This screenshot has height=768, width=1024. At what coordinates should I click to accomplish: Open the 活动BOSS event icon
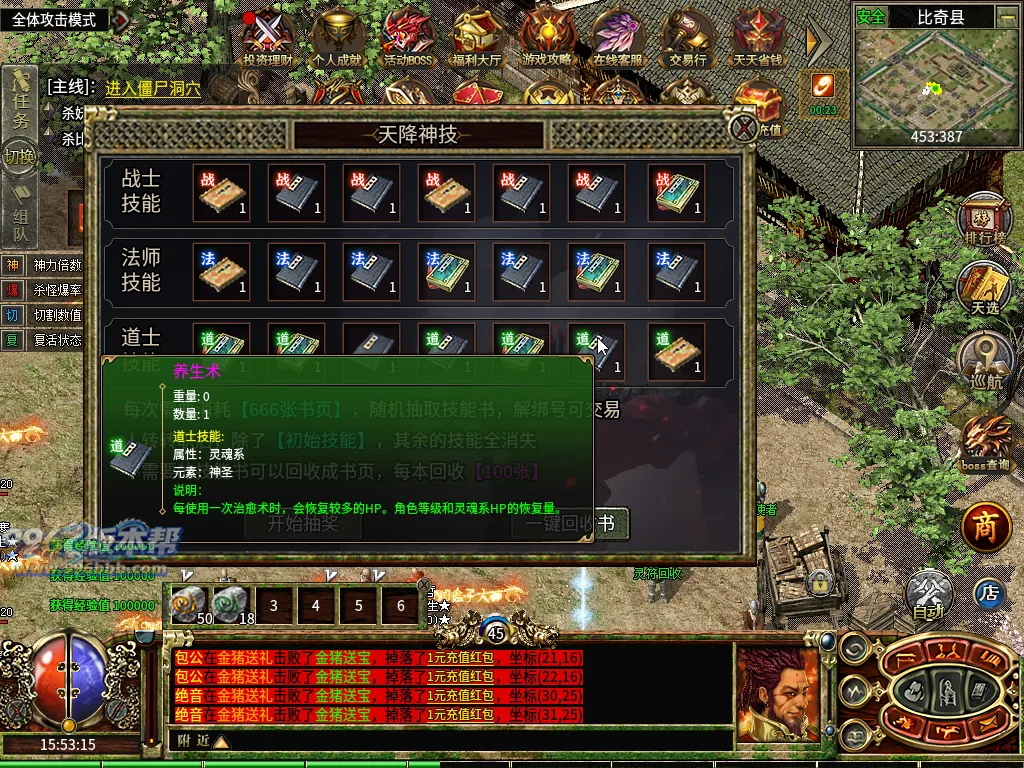pos(408,38)
